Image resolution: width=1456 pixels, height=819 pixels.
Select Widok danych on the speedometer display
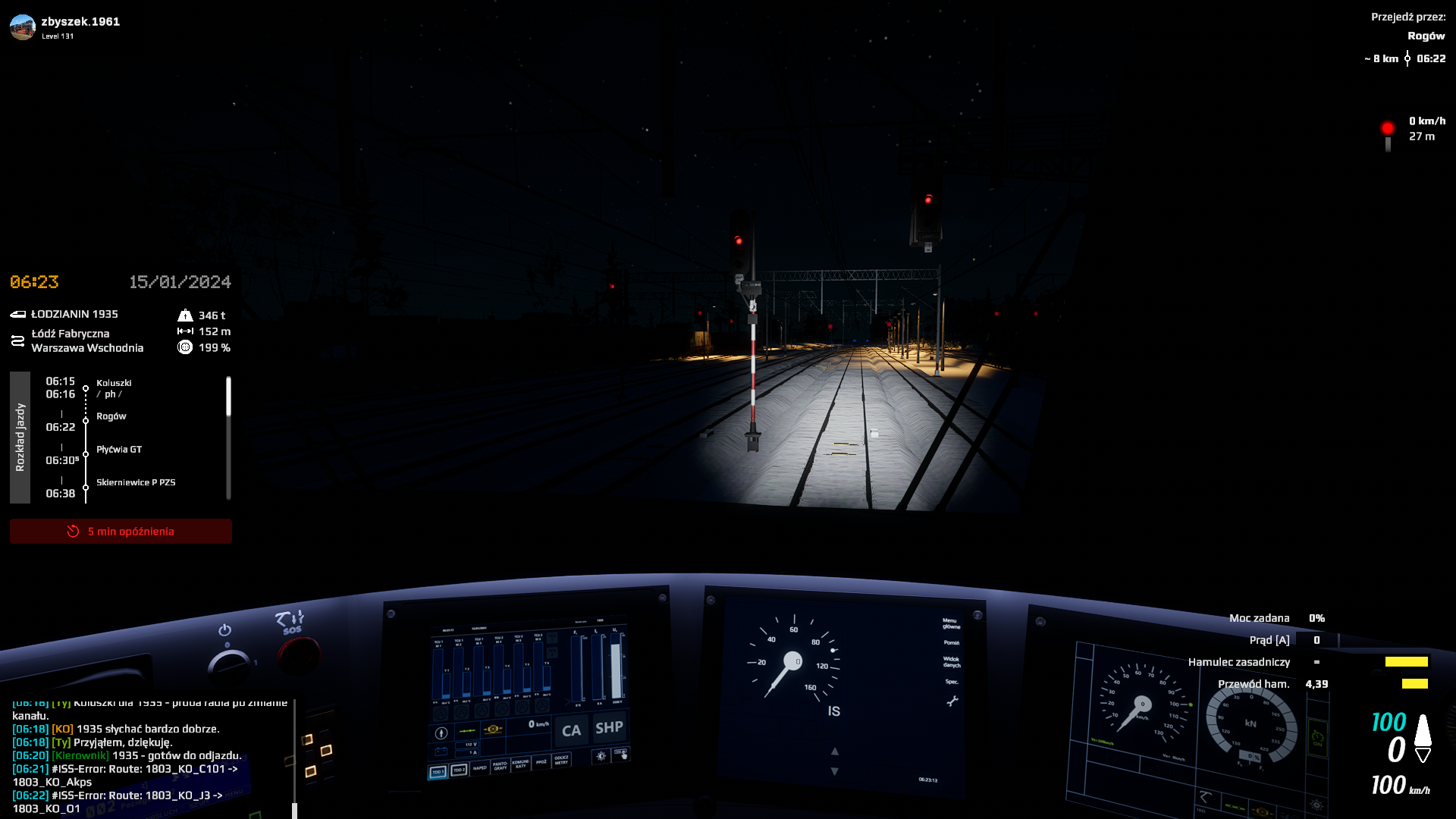951,662
